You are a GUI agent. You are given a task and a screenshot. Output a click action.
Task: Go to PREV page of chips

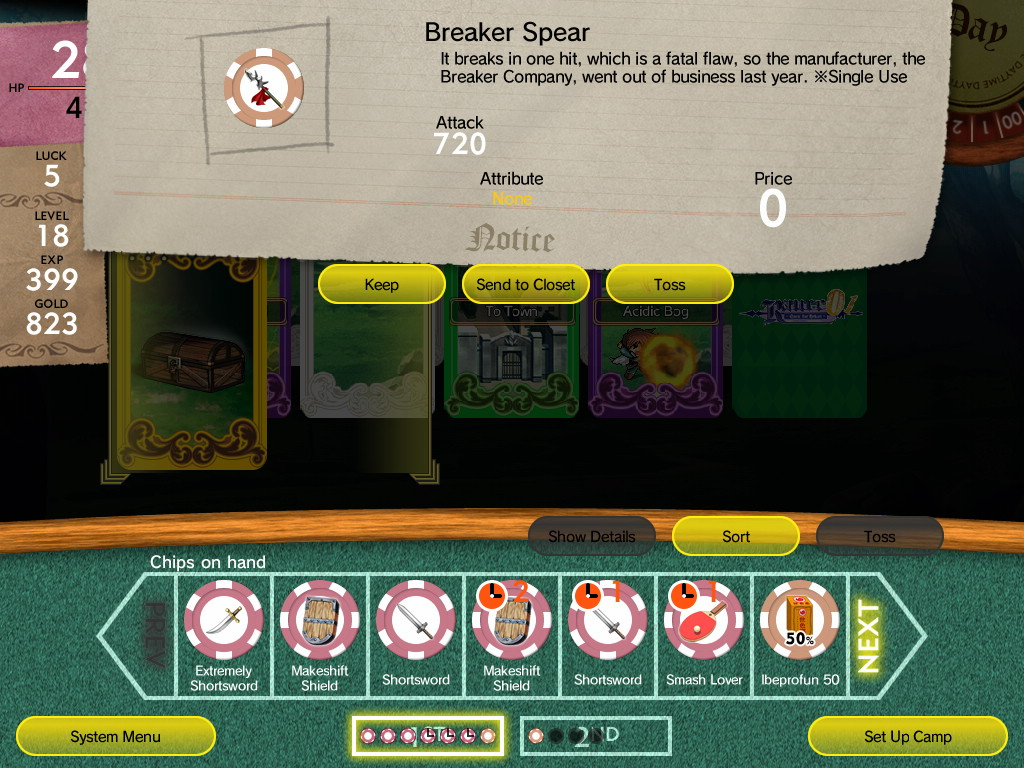click(x=154, y=636)
